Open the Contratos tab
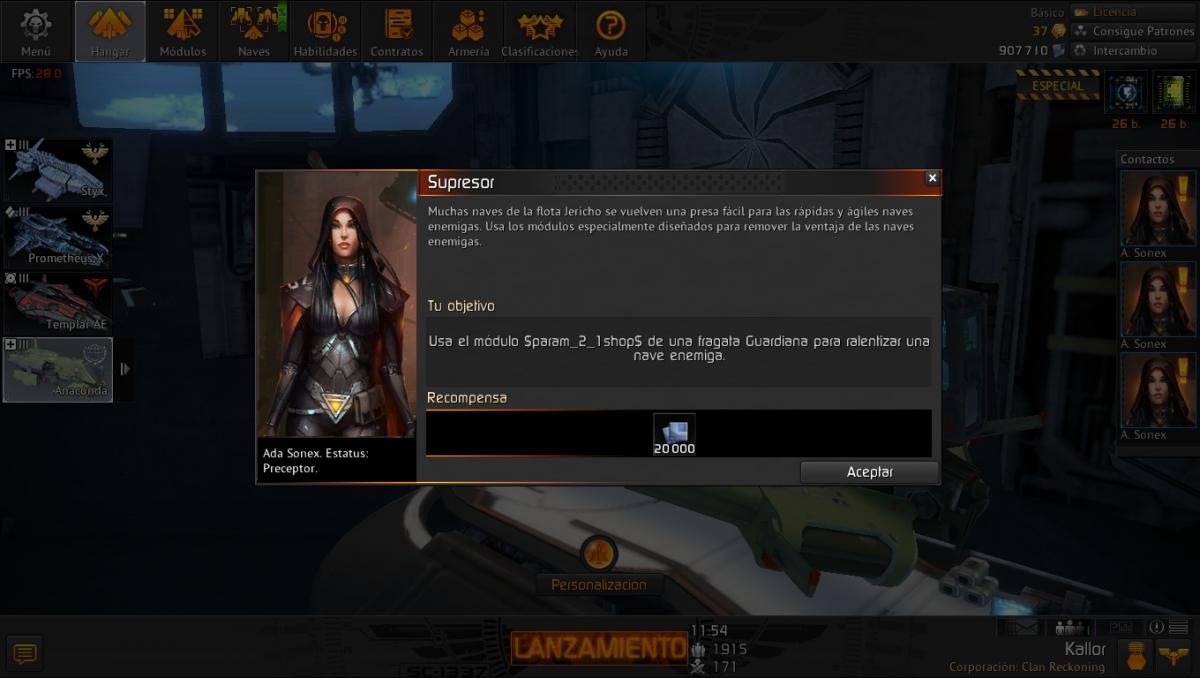This screenshot has width=1200, height=678. 397,32
